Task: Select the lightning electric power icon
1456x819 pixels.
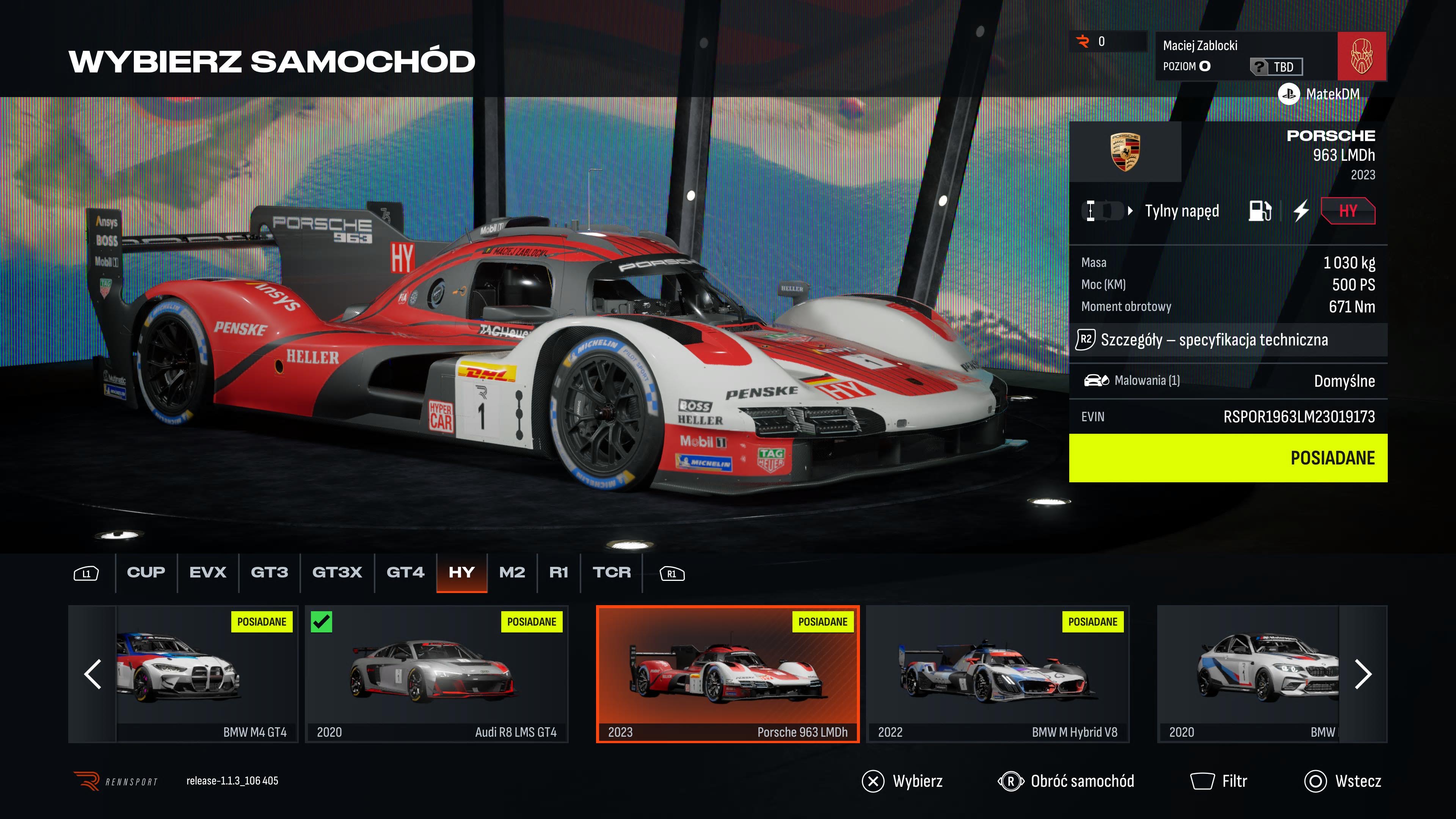Action: [1301, 211]
